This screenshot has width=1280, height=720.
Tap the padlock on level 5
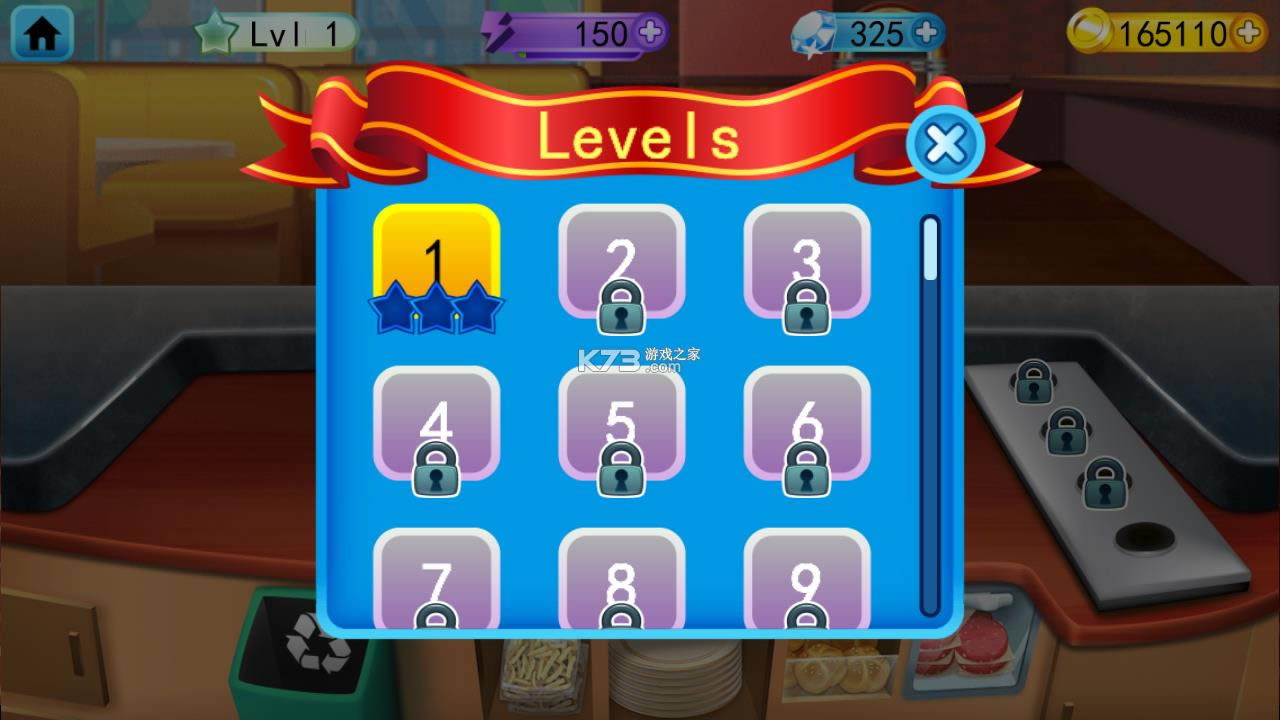(624, 470)
